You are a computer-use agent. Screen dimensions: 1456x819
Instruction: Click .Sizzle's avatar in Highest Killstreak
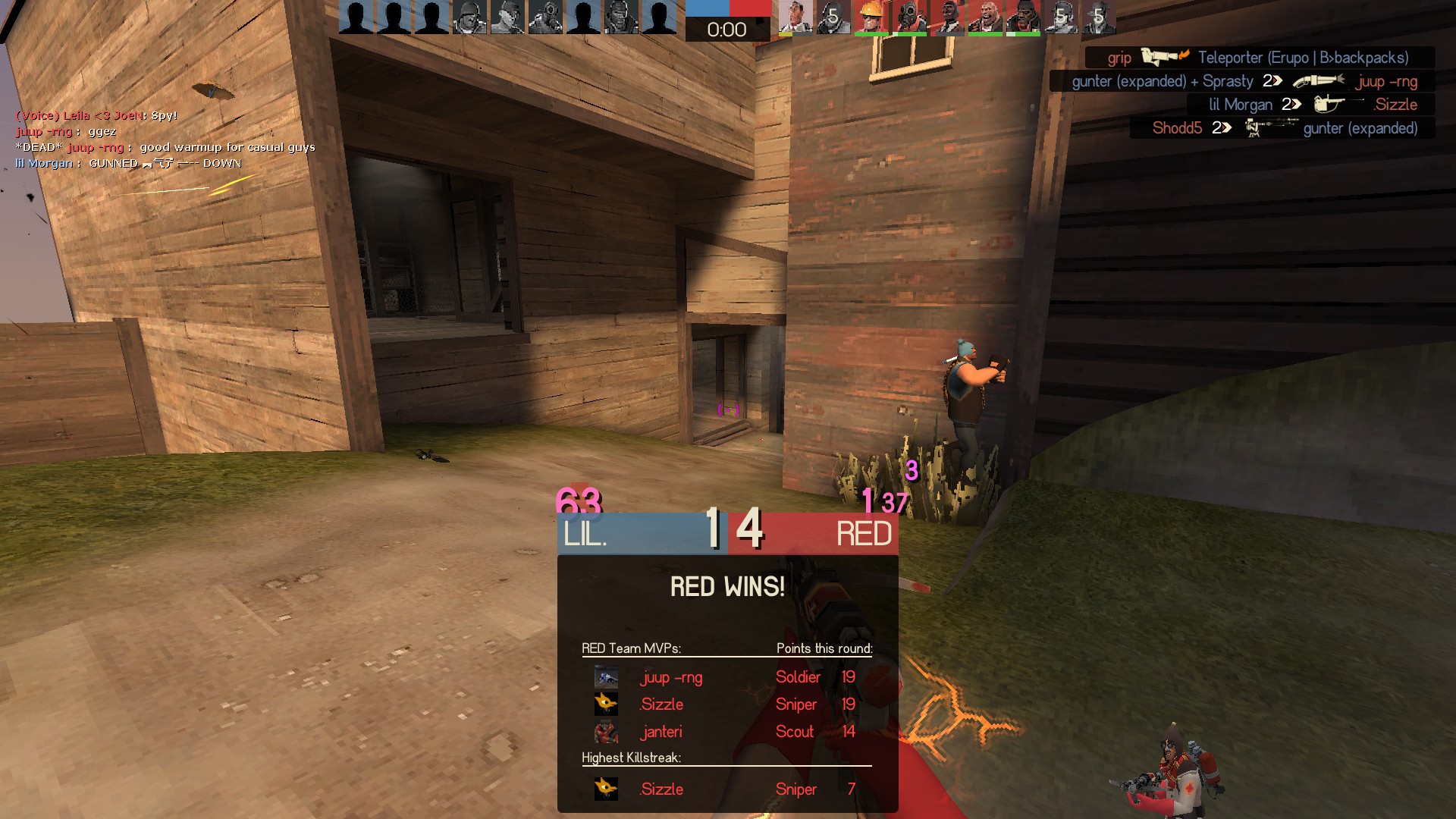tap(606, 789)
